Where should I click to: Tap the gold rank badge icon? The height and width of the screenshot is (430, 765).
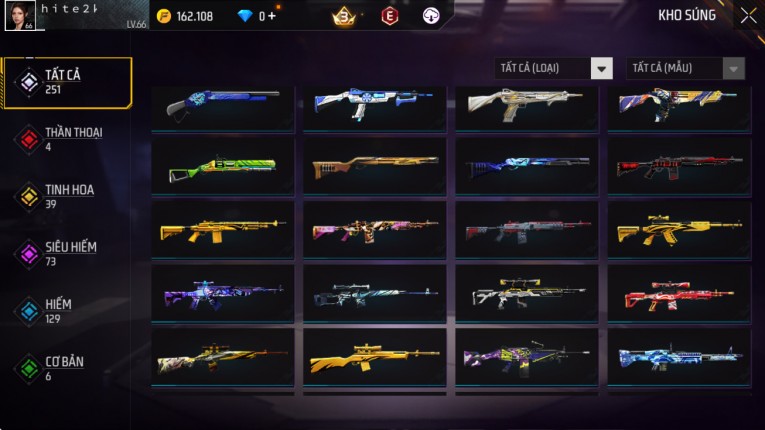[345, 16]
